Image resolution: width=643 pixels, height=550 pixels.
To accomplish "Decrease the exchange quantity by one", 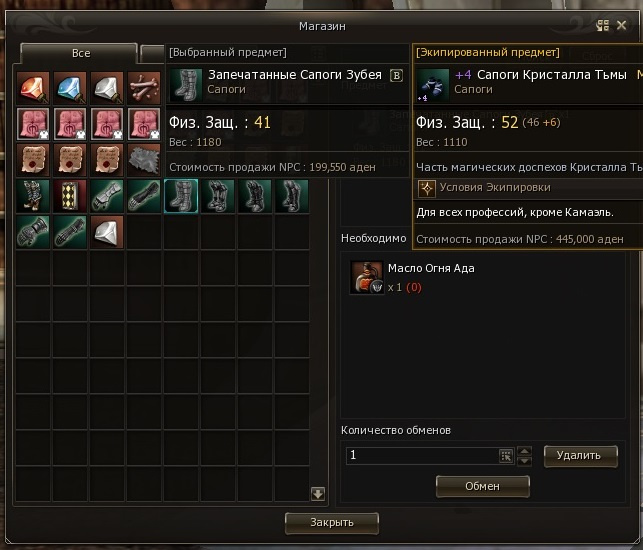I will tap(525, 460).
